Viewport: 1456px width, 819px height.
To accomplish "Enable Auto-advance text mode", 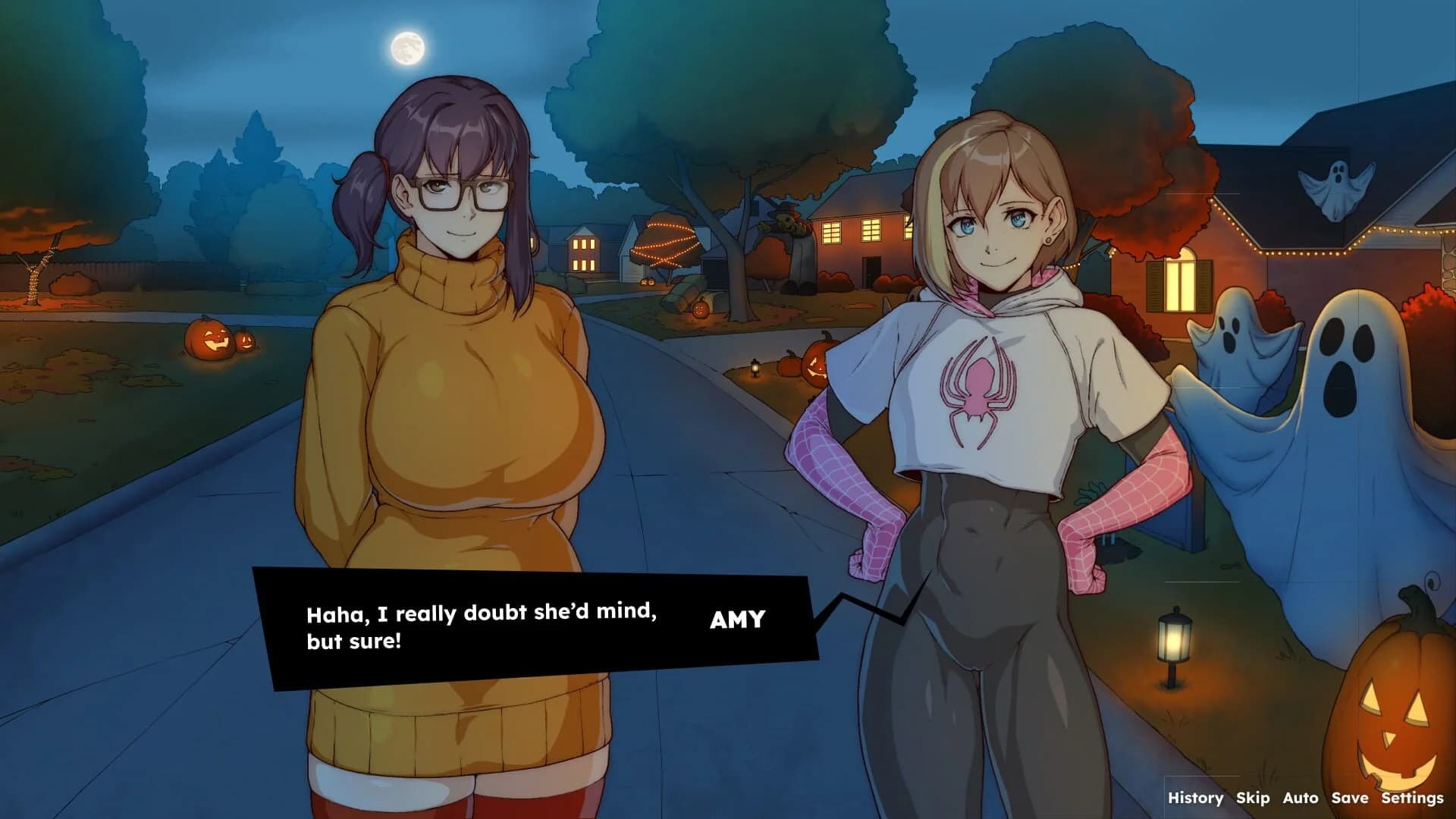I will click(1302, 799).
